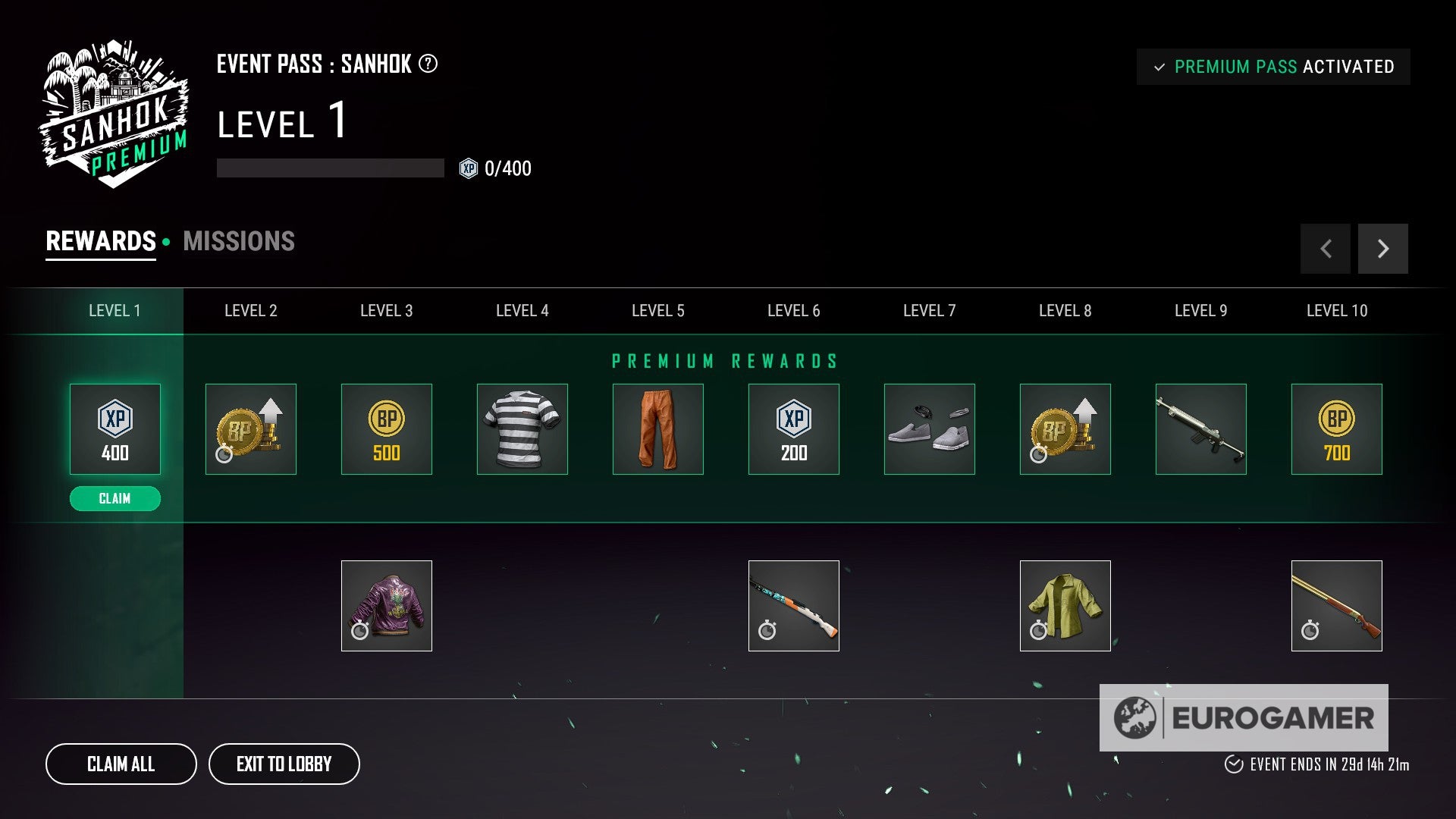Click the BP 500 reward coin icon
This screenshot has height=819, width=1456.
[387, 428]
